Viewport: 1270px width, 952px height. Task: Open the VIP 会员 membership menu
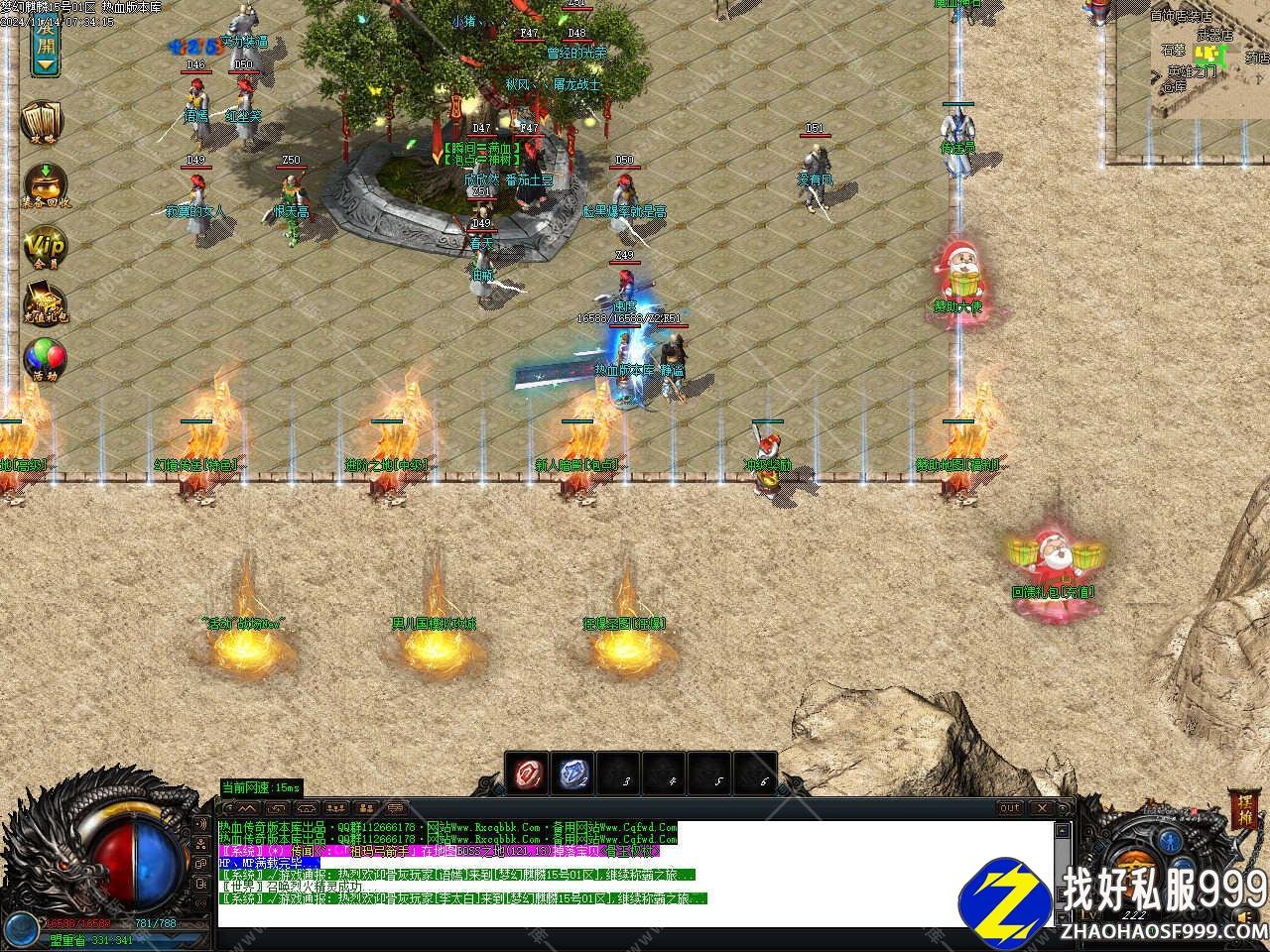click(45, 248)
